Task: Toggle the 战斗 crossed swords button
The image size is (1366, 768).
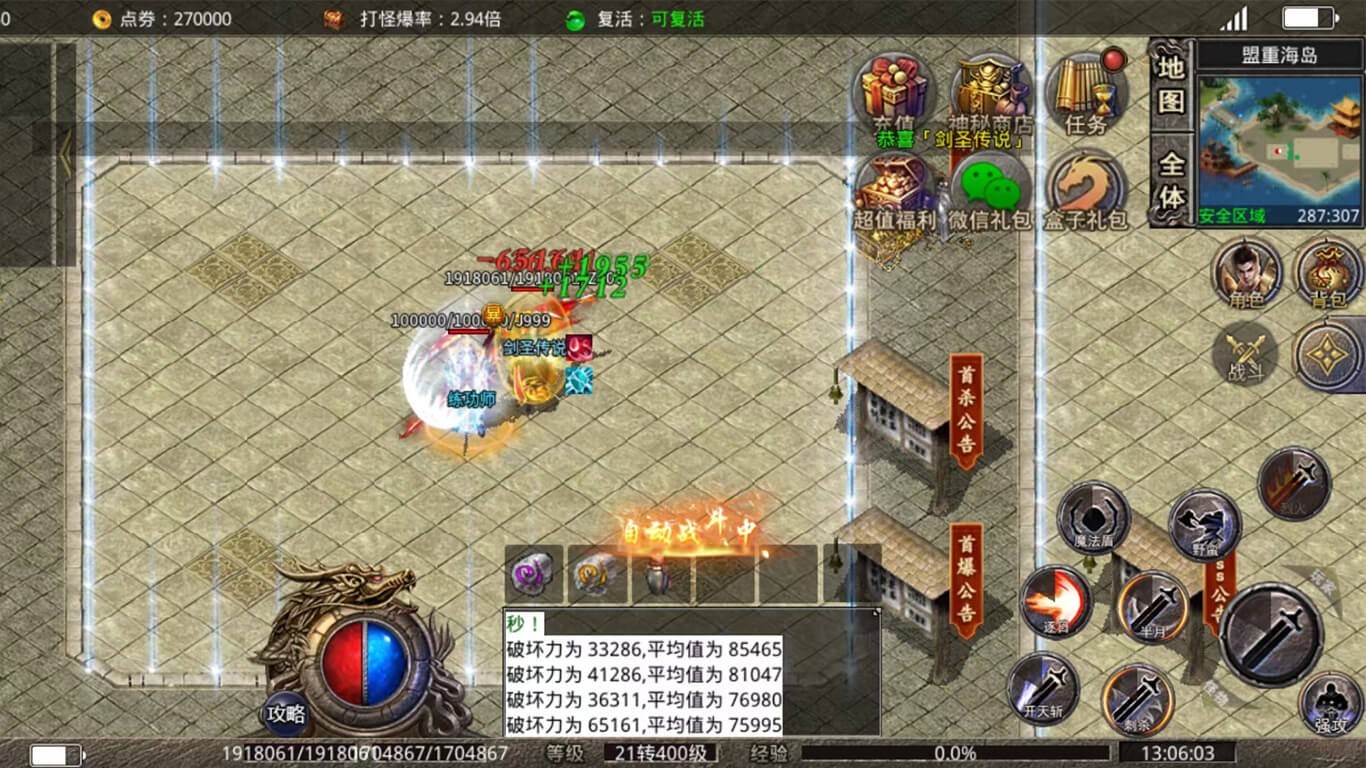Action: pos(1245,355)
